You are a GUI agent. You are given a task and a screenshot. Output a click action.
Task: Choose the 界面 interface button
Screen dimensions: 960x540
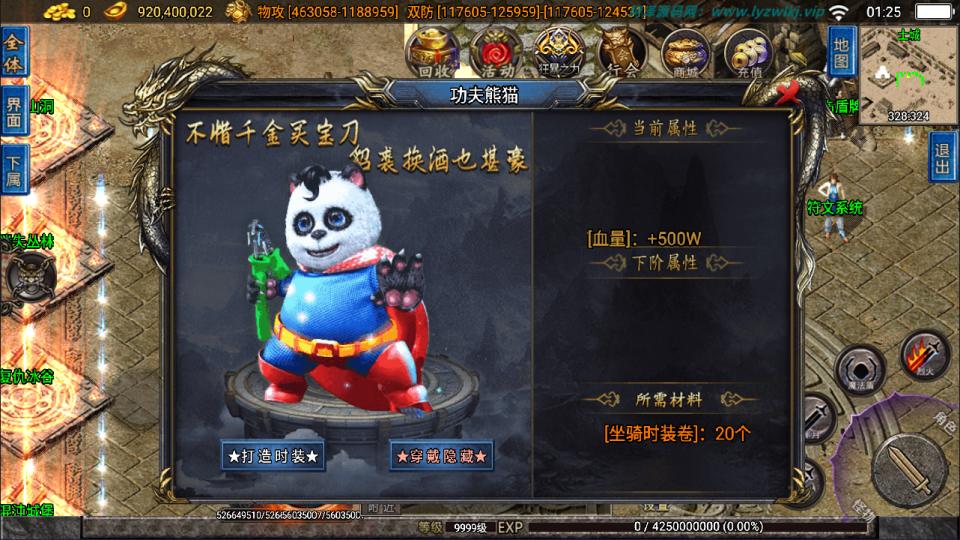pyautogui.click(x=14, y=108)
